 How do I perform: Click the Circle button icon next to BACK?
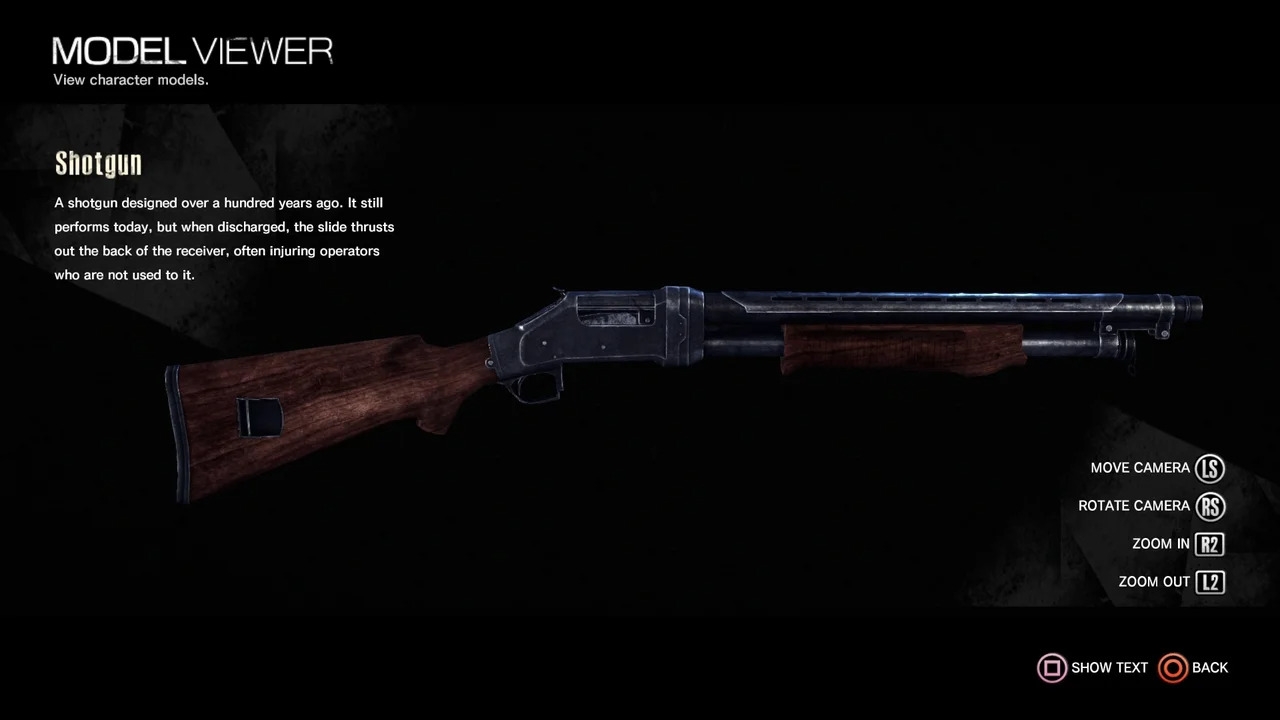1172,667
